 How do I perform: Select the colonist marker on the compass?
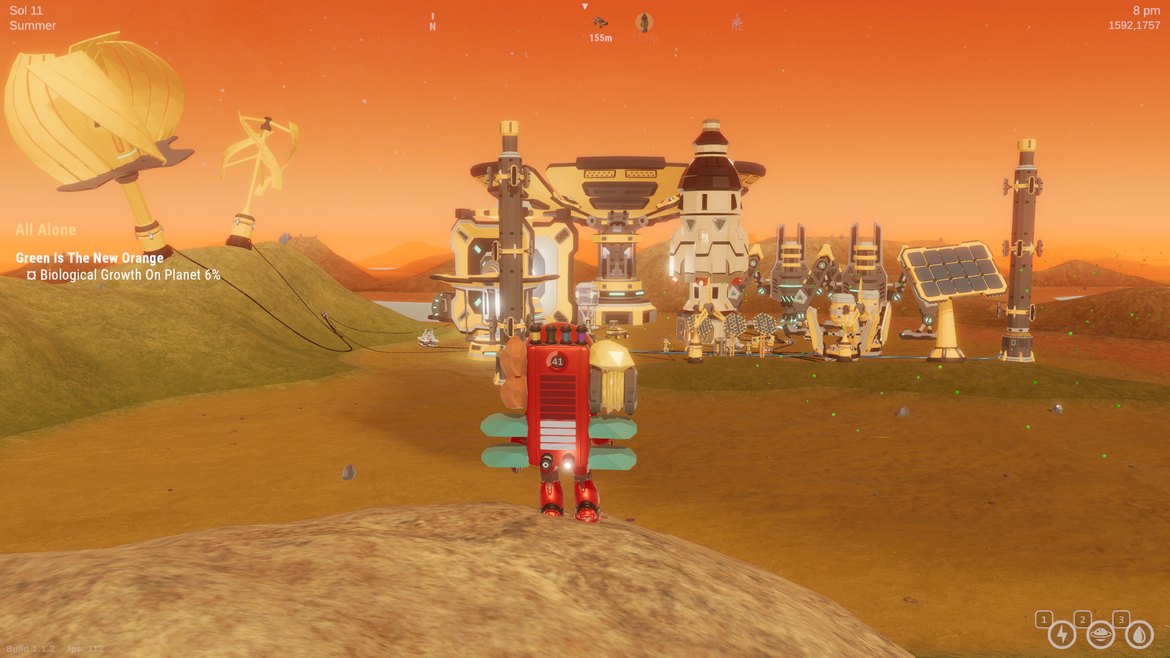[x=644, y=23]
